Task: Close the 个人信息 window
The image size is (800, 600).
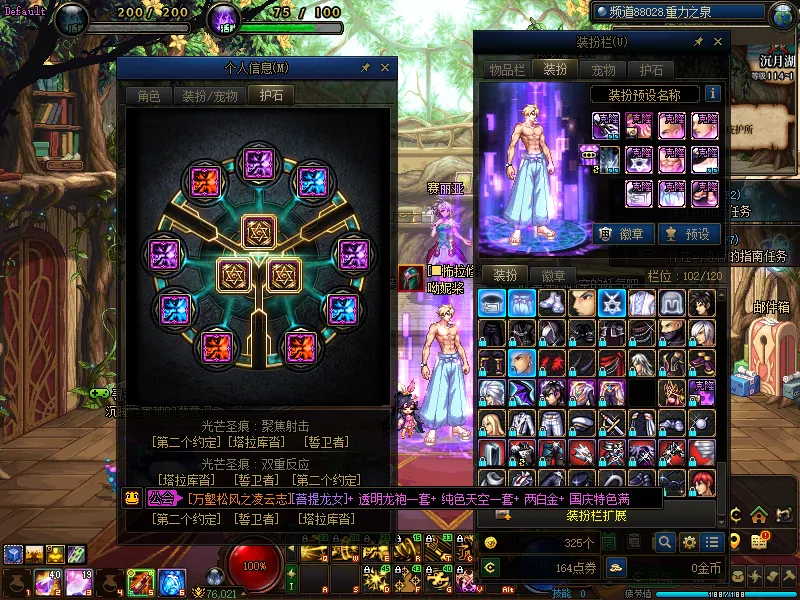Action: point(385,68)
